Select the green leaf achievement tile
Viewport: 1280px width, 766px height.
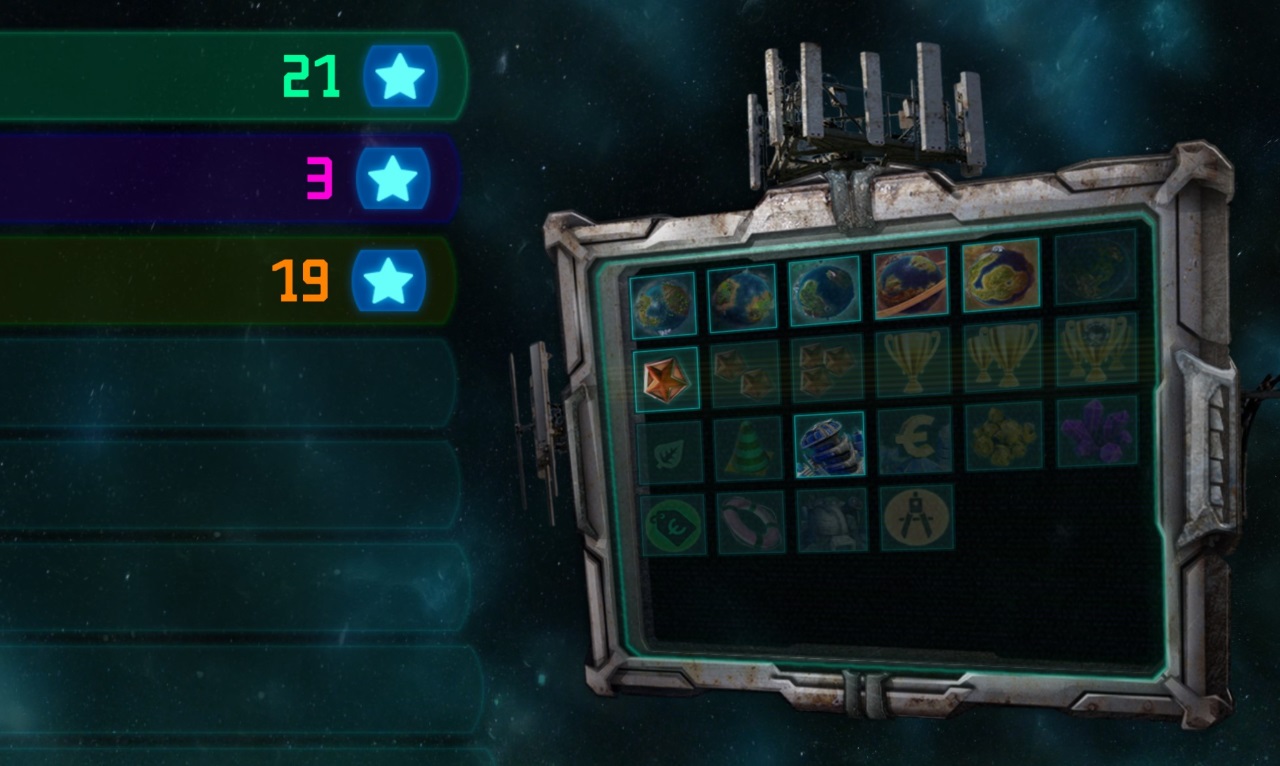coord(669,452)
